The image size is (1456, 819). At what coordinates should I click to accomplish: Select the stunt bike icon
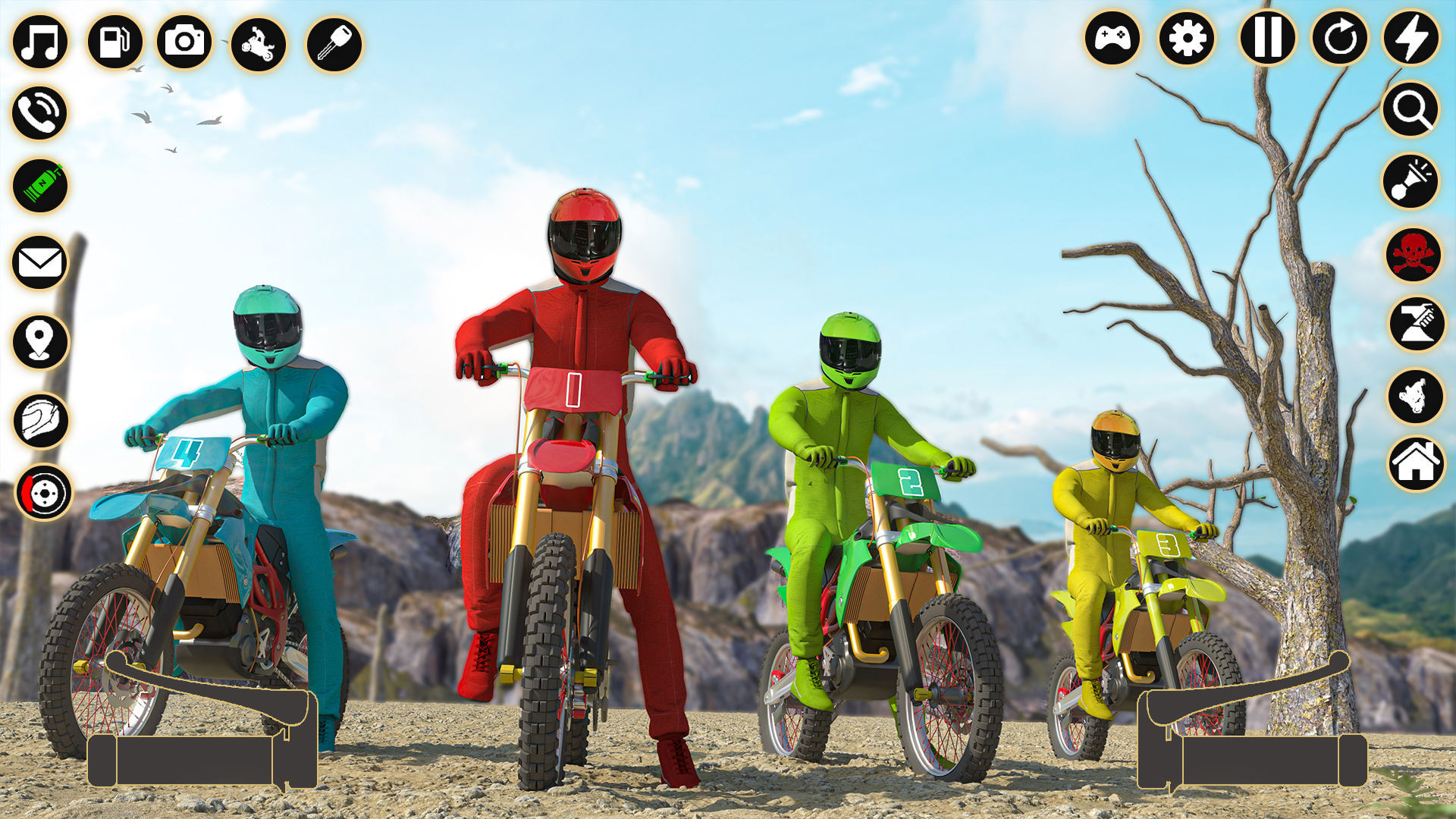click(x=258, y=43)
